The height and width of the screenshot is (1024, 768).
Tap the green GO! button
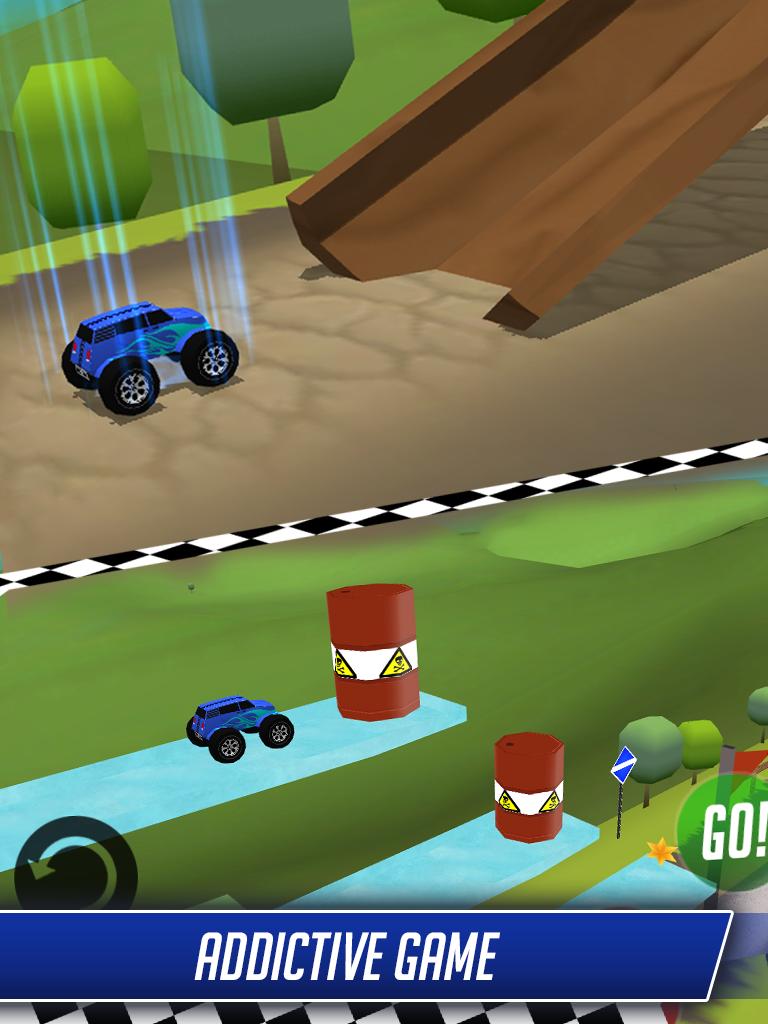pyautogui.click(x=726, y=831)
